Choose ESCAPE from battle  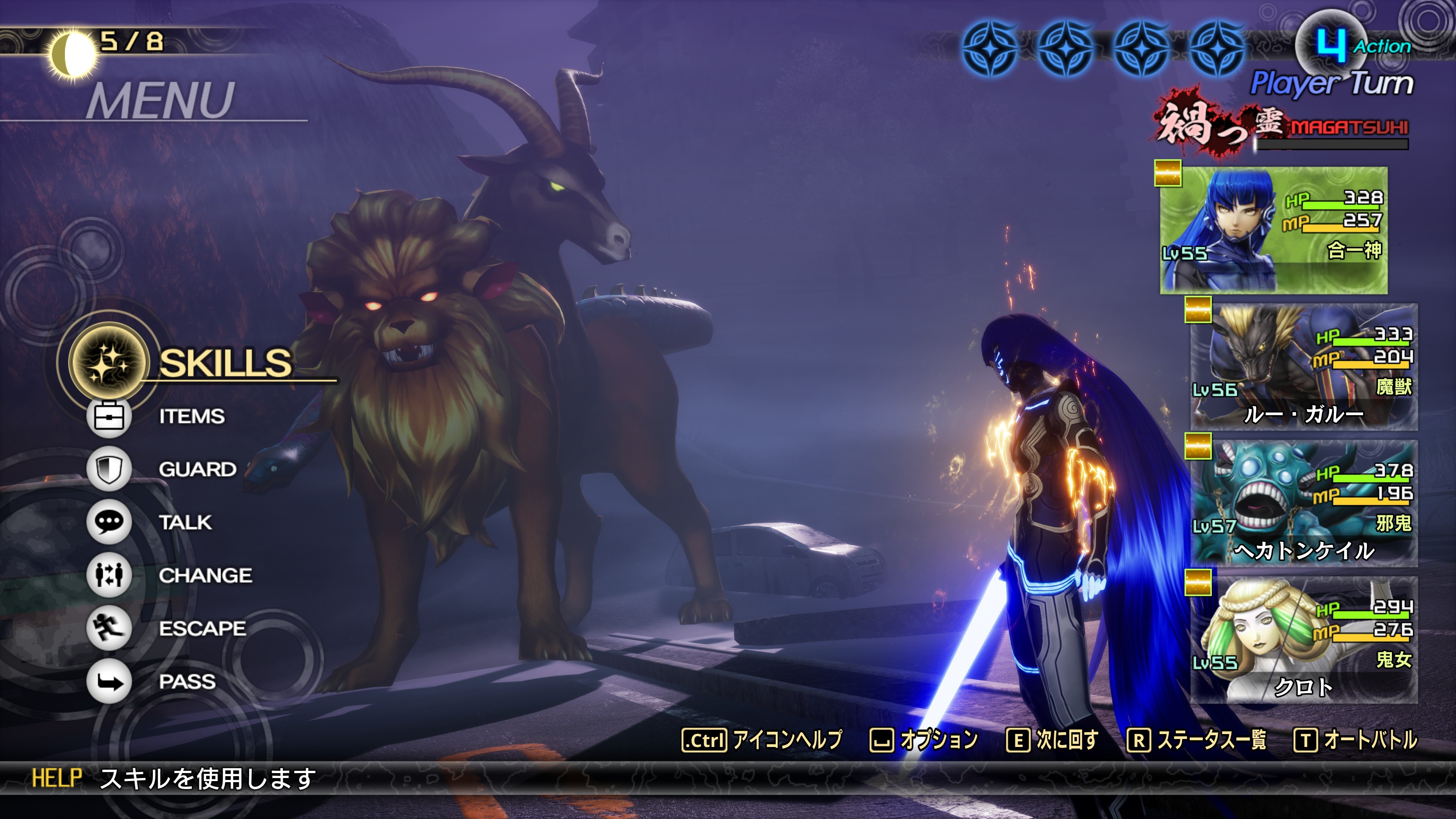click(202, 629)
